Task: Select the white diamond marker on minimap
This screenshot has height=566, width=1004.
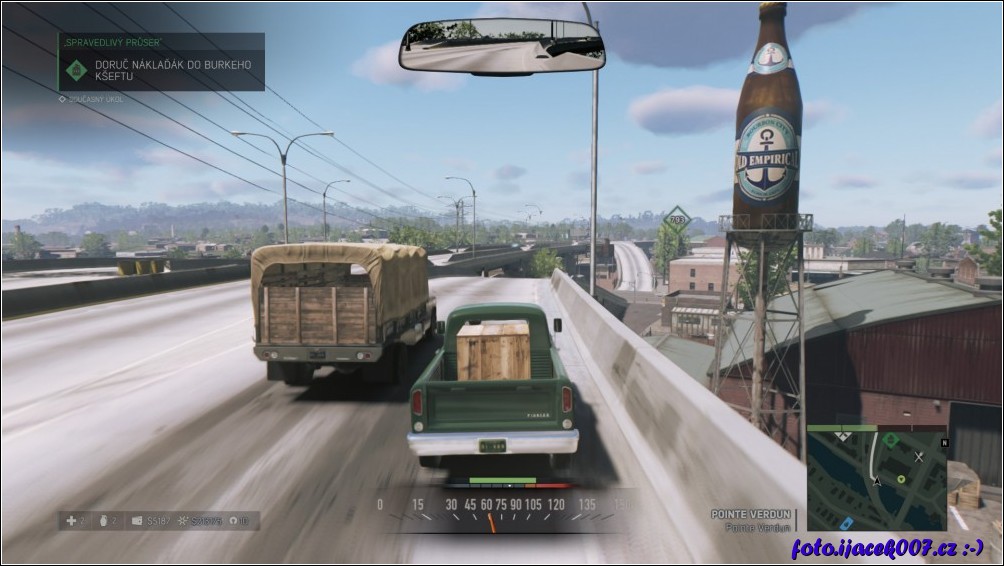Action: tap(841, 438)
